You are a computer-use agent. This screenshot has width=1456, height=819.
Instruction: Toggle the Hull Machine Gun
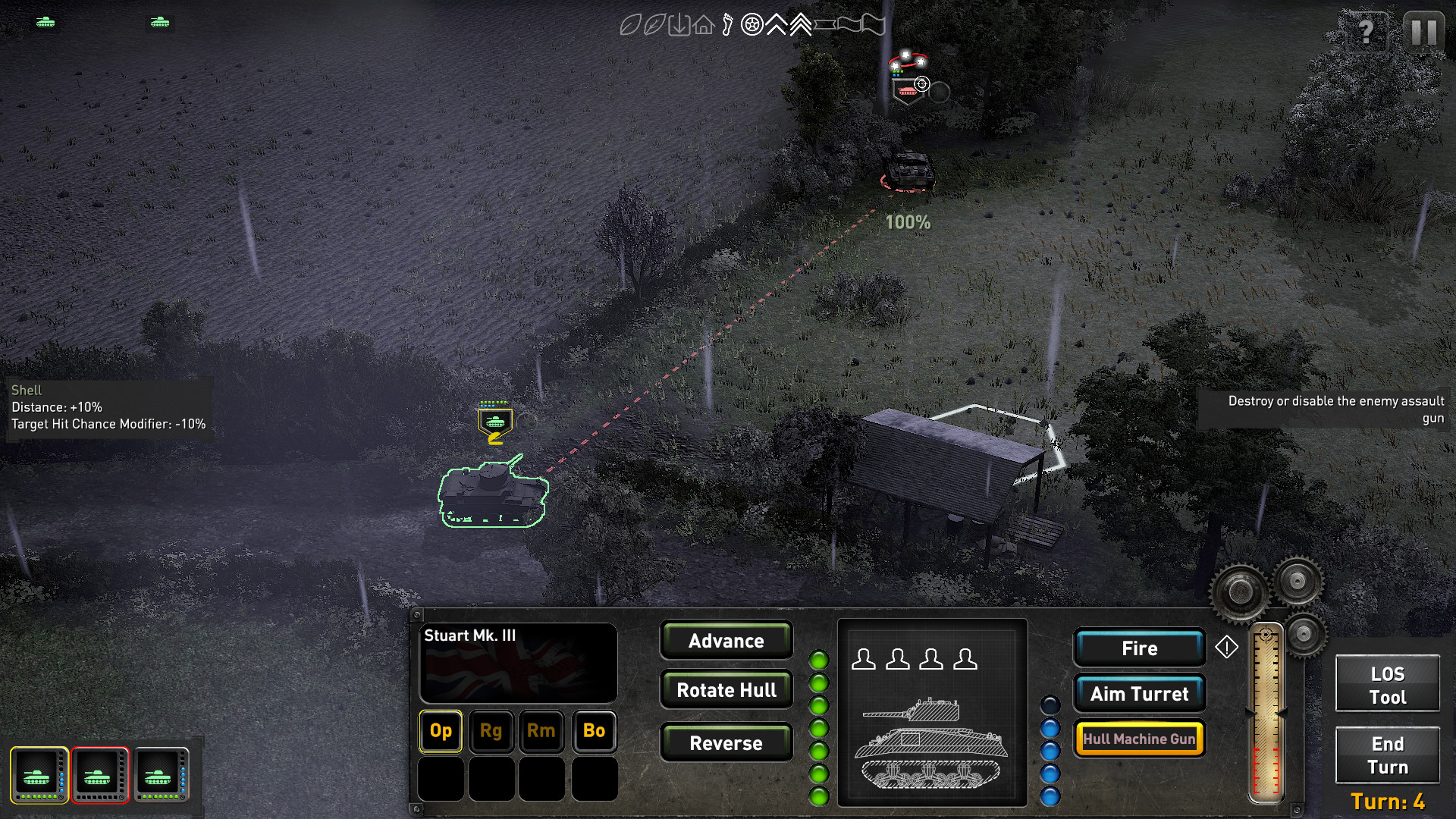click(1139, 738)
